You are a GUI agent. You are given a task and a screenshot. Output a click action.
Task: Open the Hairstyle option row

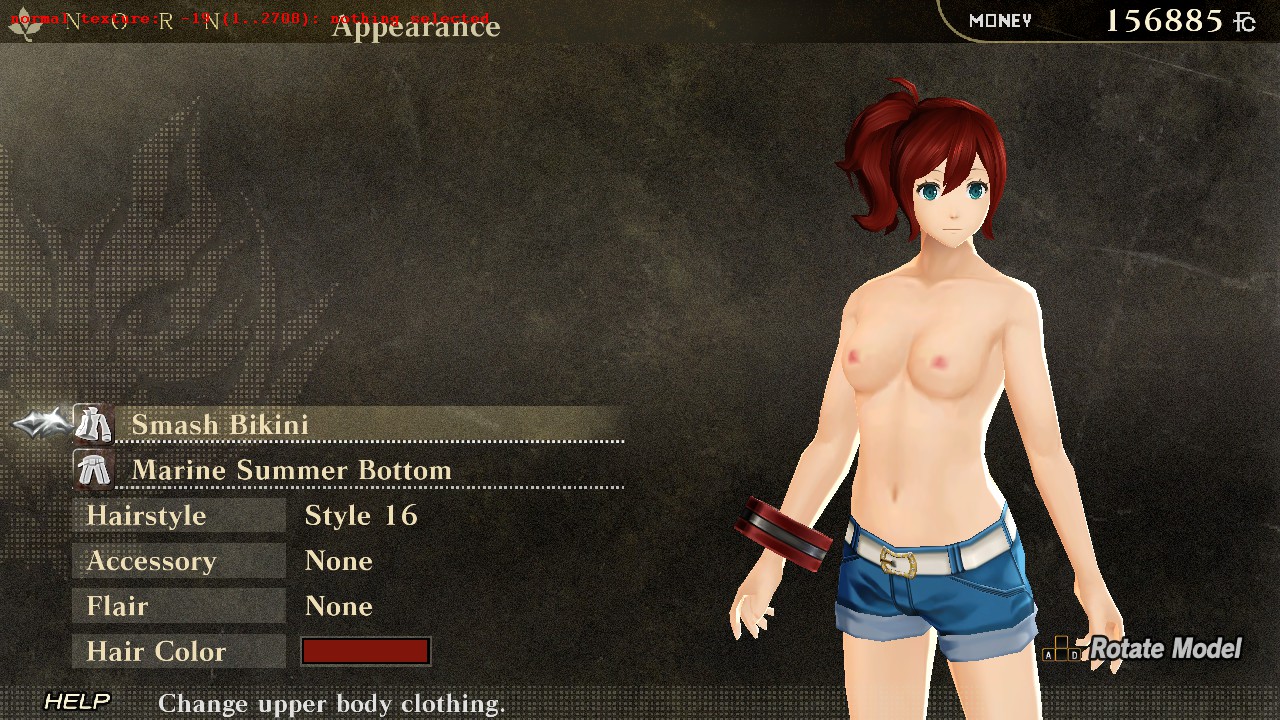147,516
